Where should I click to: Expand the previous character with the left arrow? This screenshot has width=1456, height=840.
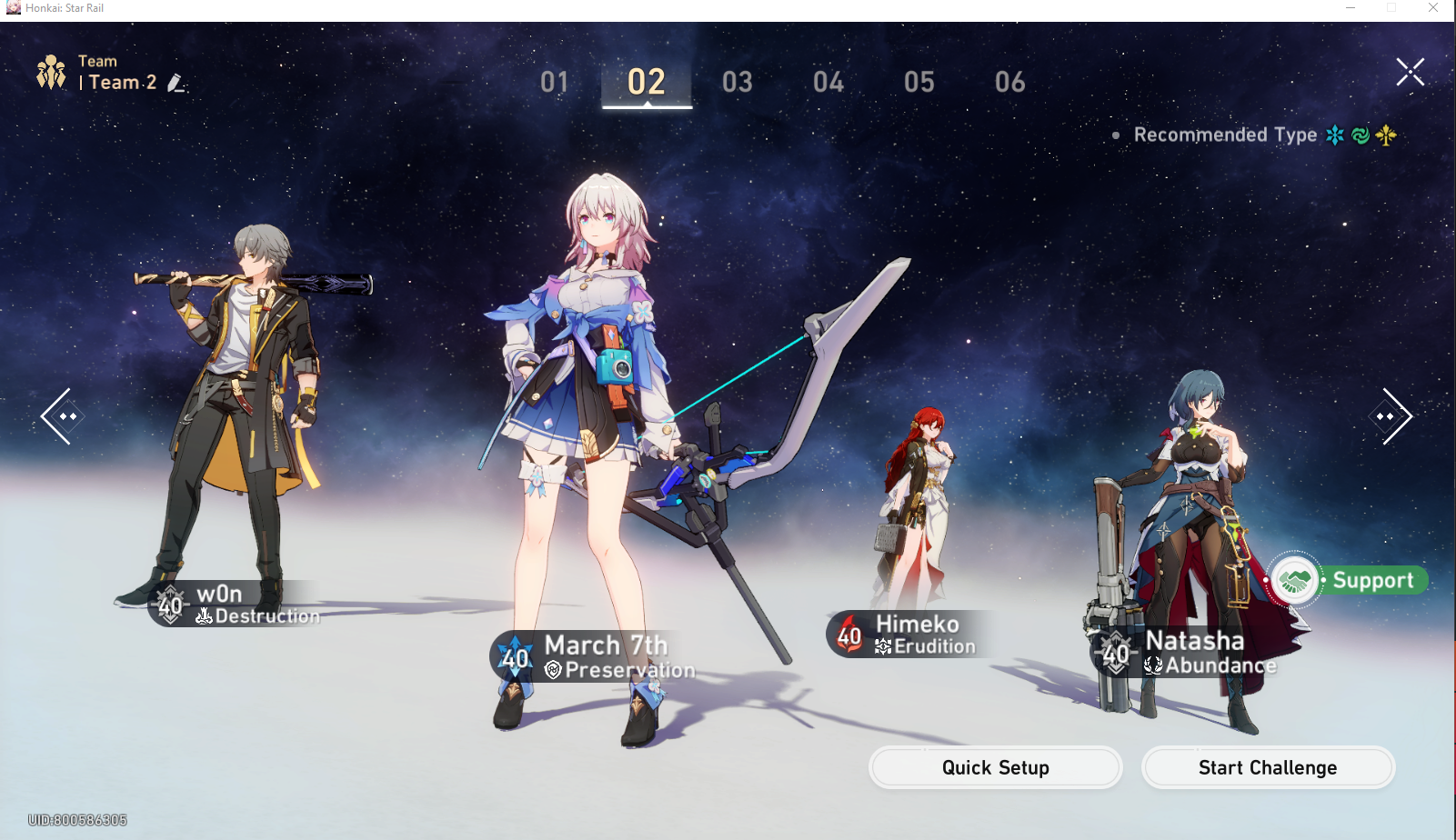click(x=60, y=415)
